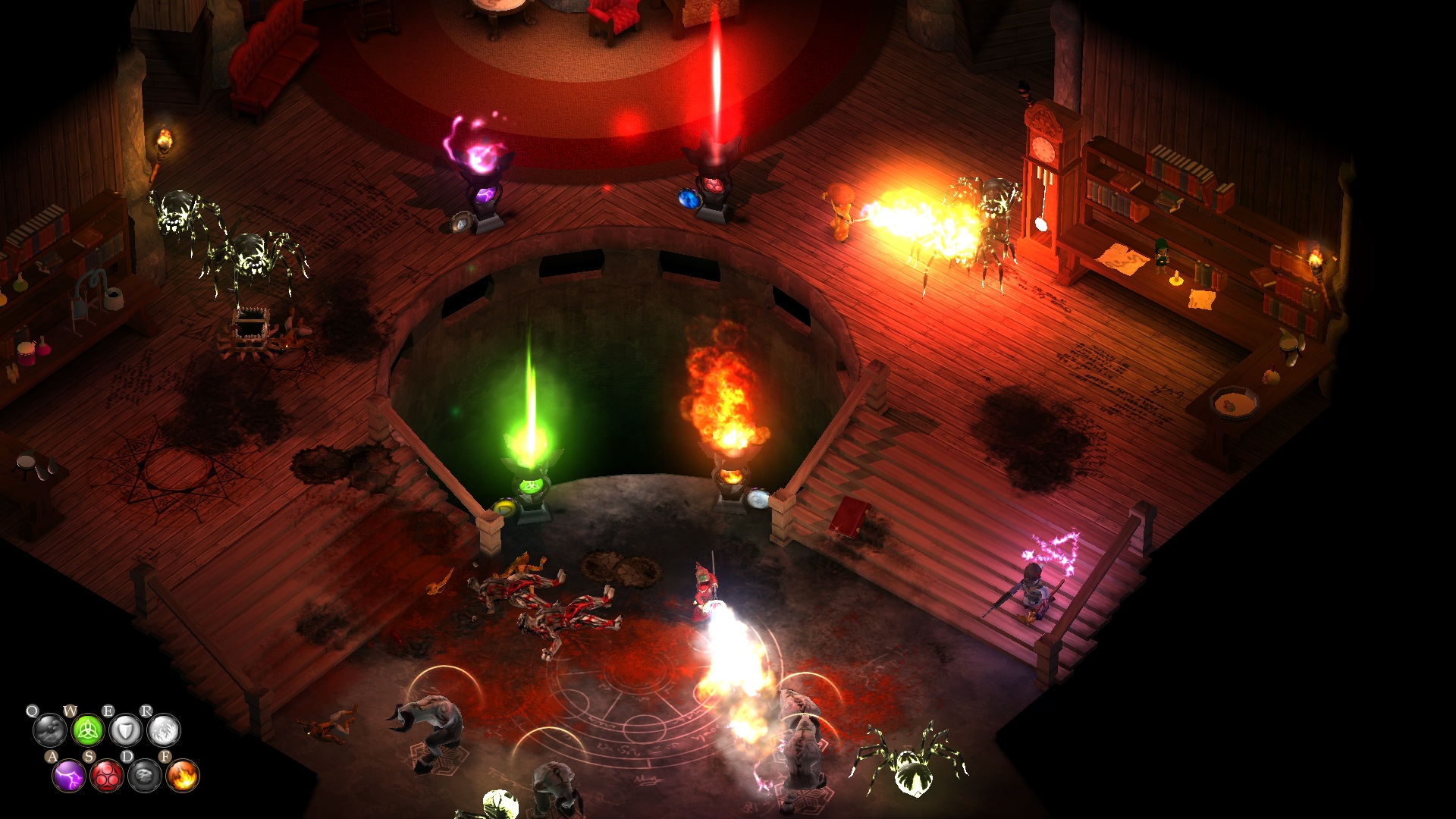Screen dimensions: 1456x819
Task: Click the purple lightning element orb
Action: [69, 776]
